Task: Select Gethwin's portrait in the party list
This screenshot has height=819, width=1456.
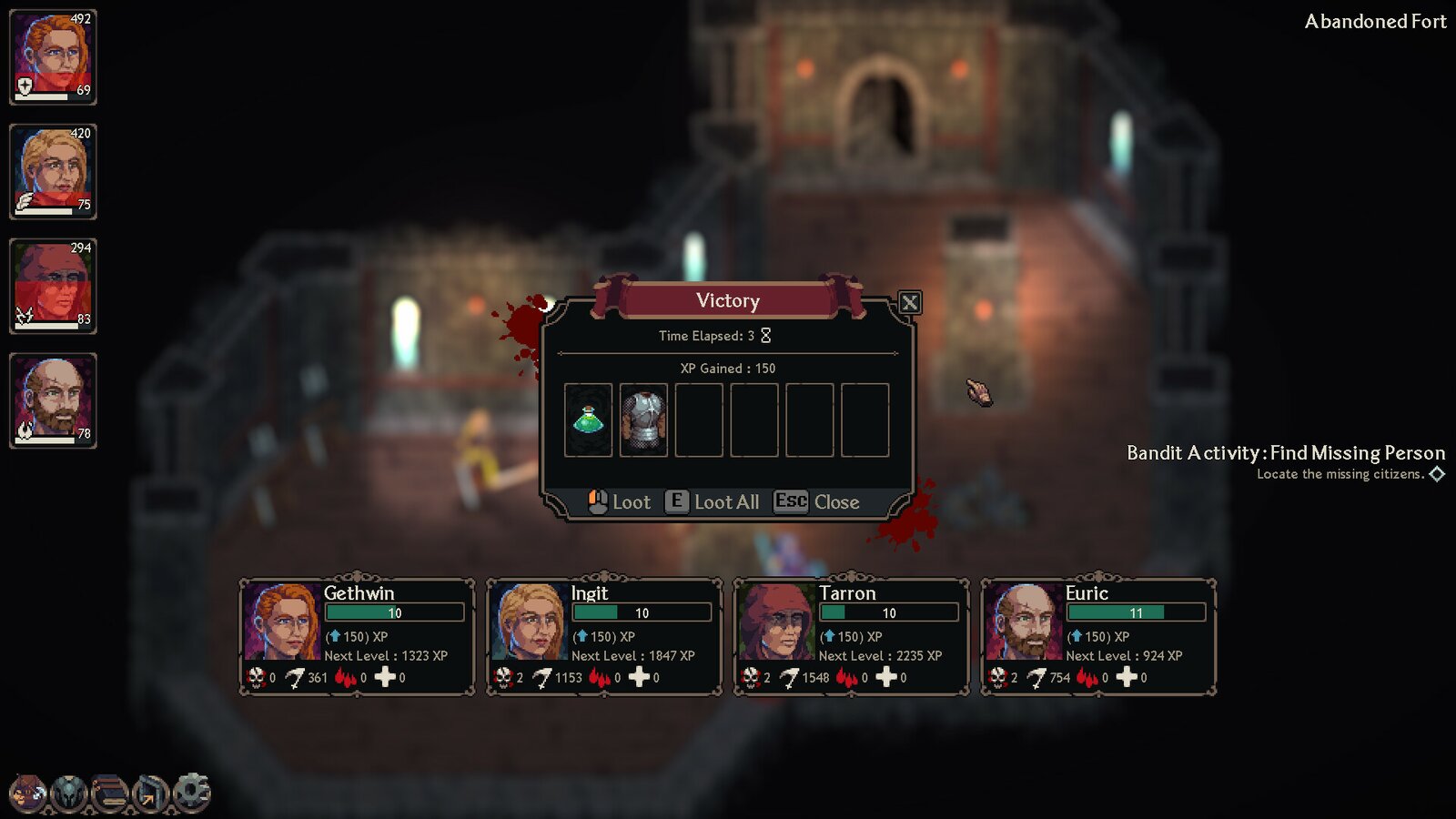Action: pyautogui.click(x=53, y=57)
